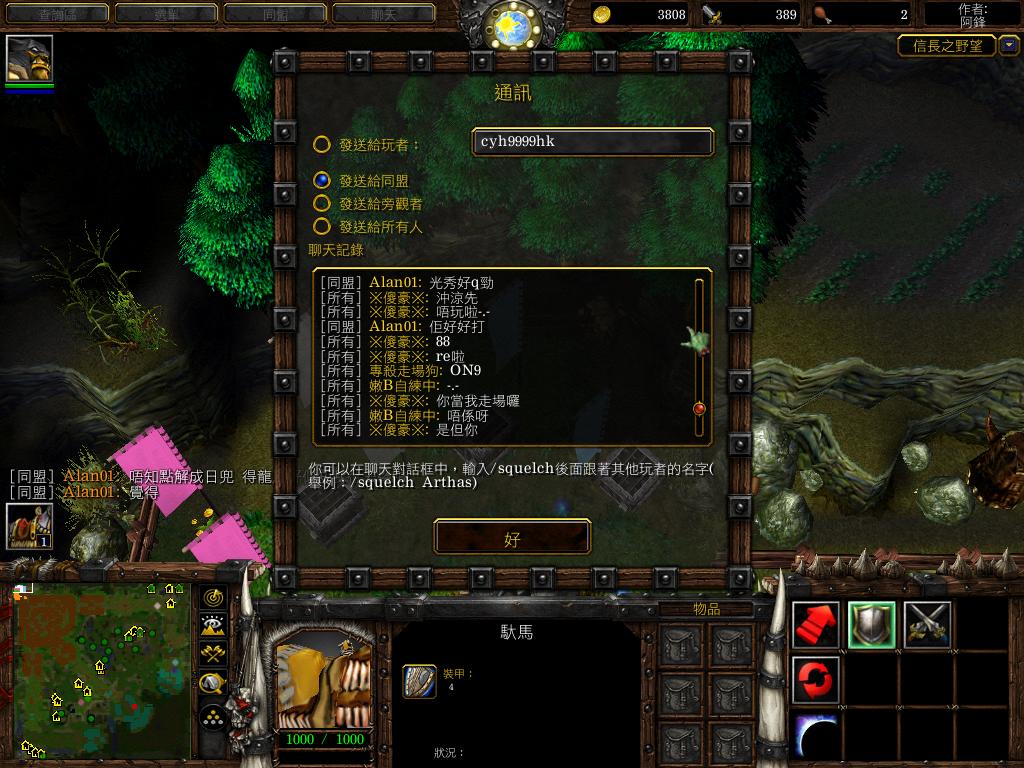Confirm the dialog with the 好 button
This screenshot has height=768, width=1024.
point(512,538)
